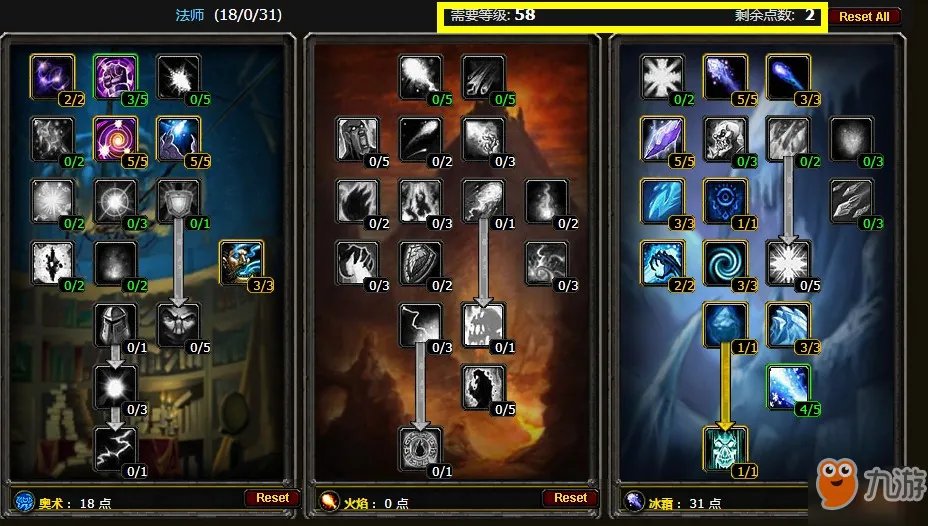Add a point to the green-bordered 4/5 Frost talent
928x526 pixels.
(788, 386)
